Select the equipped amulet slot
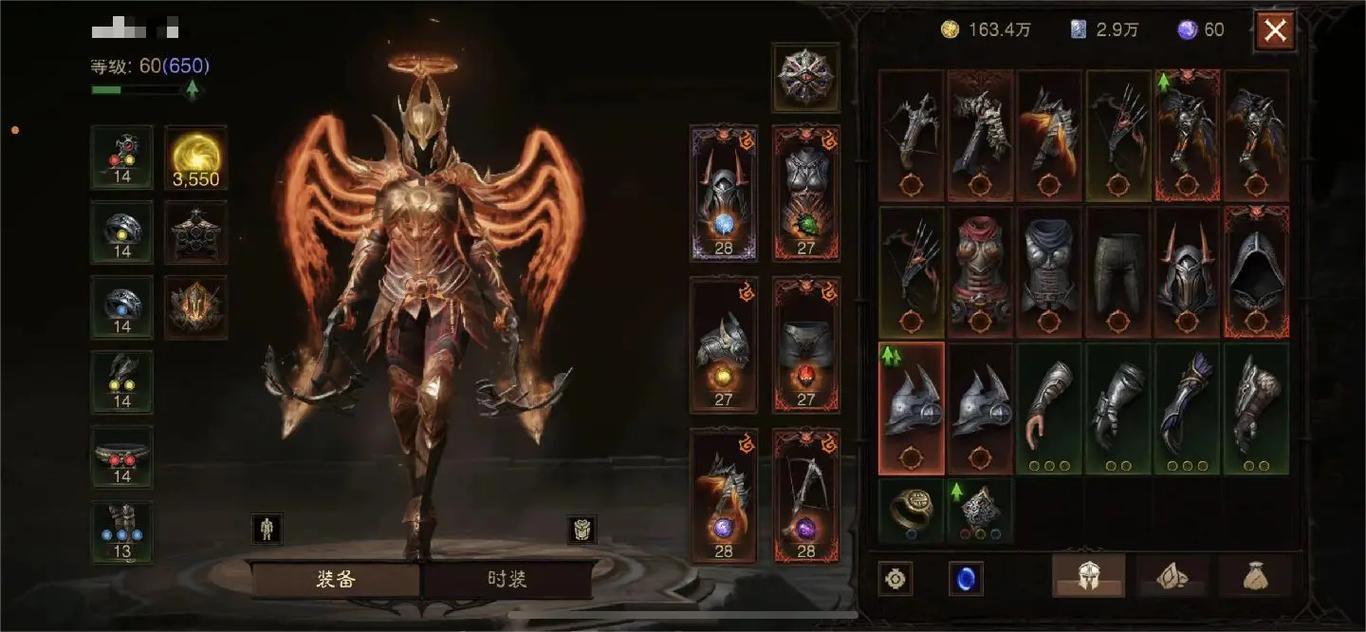The image size is (1366, 632). coord(122,157)
